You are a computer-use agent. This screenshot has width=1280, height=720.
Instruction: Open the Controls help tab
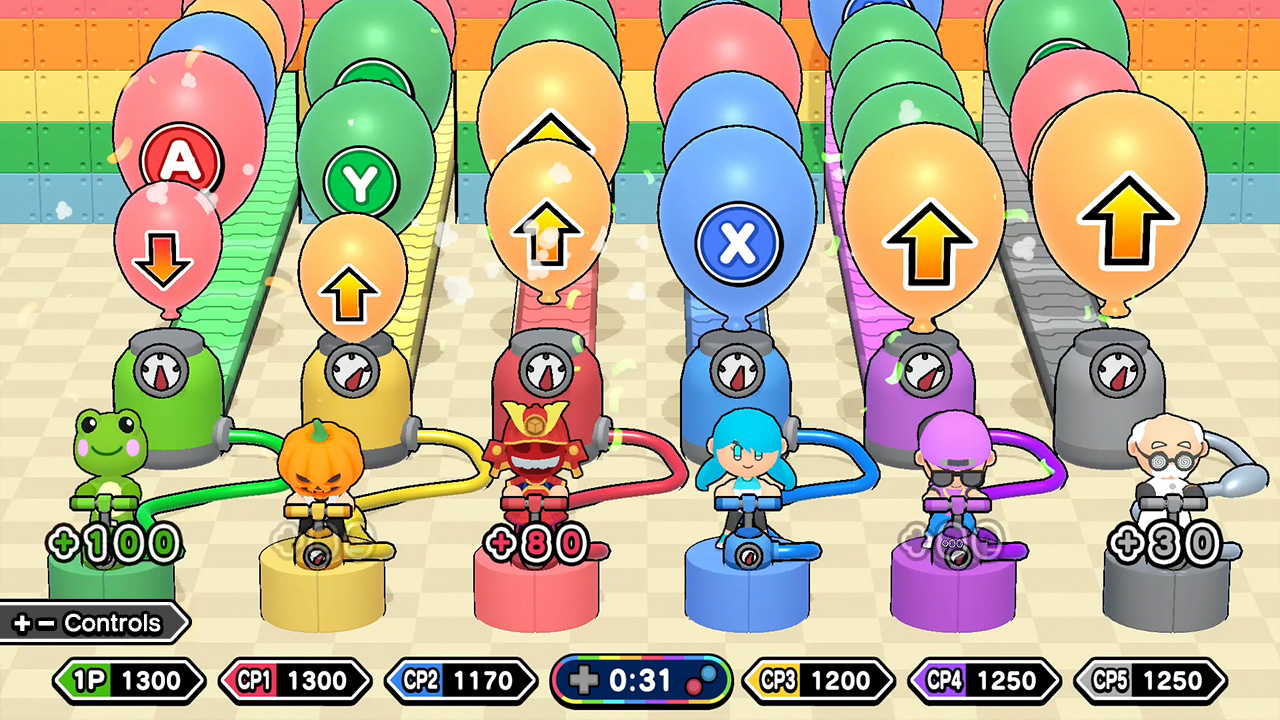pyautogui.click(x=90, y=624)
